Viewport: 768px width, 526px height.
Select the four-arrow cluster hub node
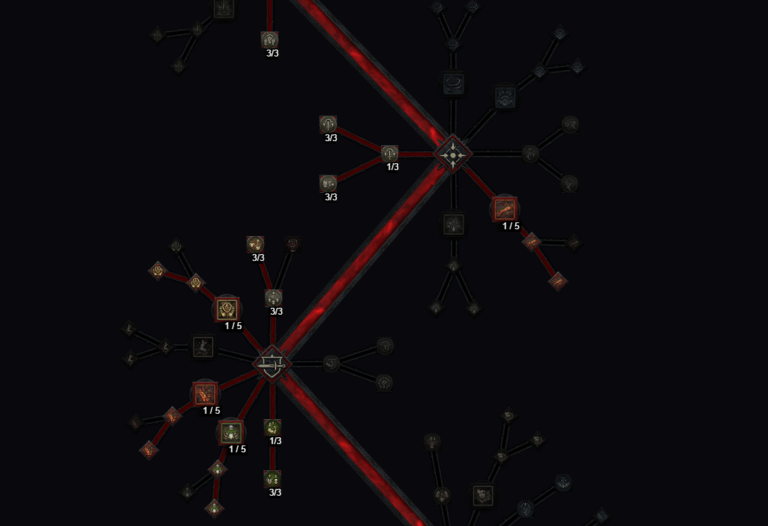click(453, 154)
